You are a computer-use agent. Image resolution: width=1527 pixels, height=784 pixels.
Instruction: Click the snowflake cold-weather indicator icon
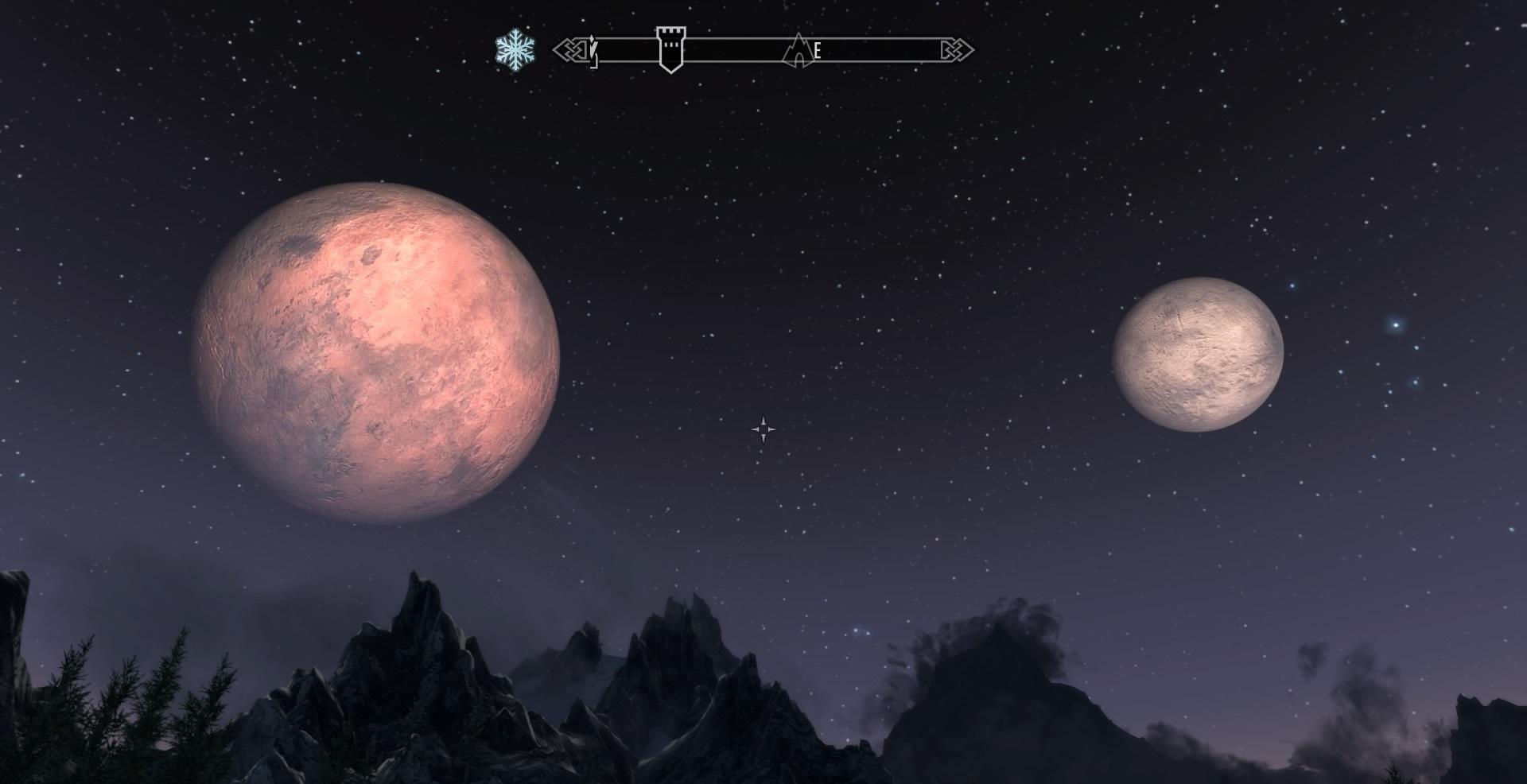(515, 49)
